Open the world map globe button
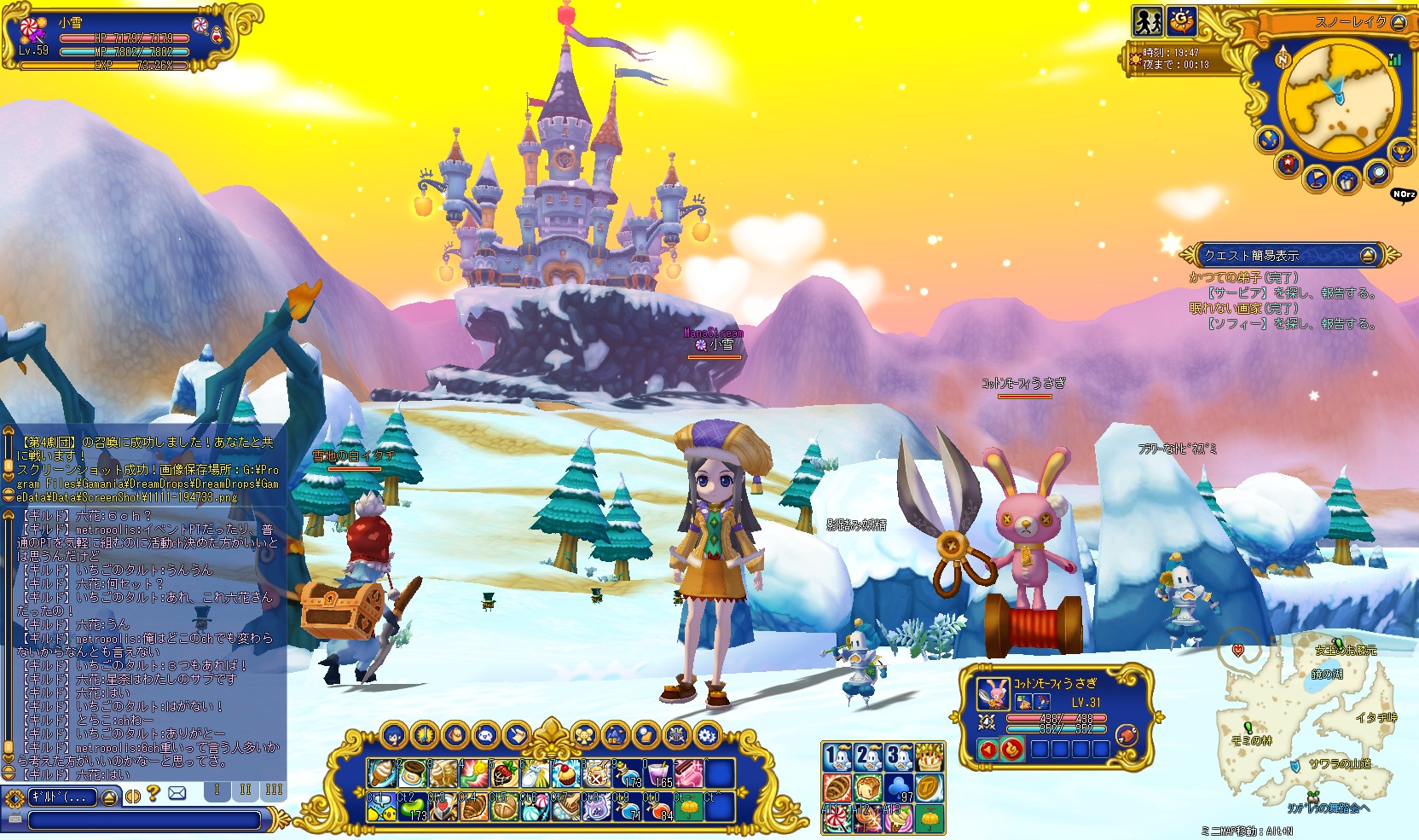1419x840 pixels. [1269, 139]
